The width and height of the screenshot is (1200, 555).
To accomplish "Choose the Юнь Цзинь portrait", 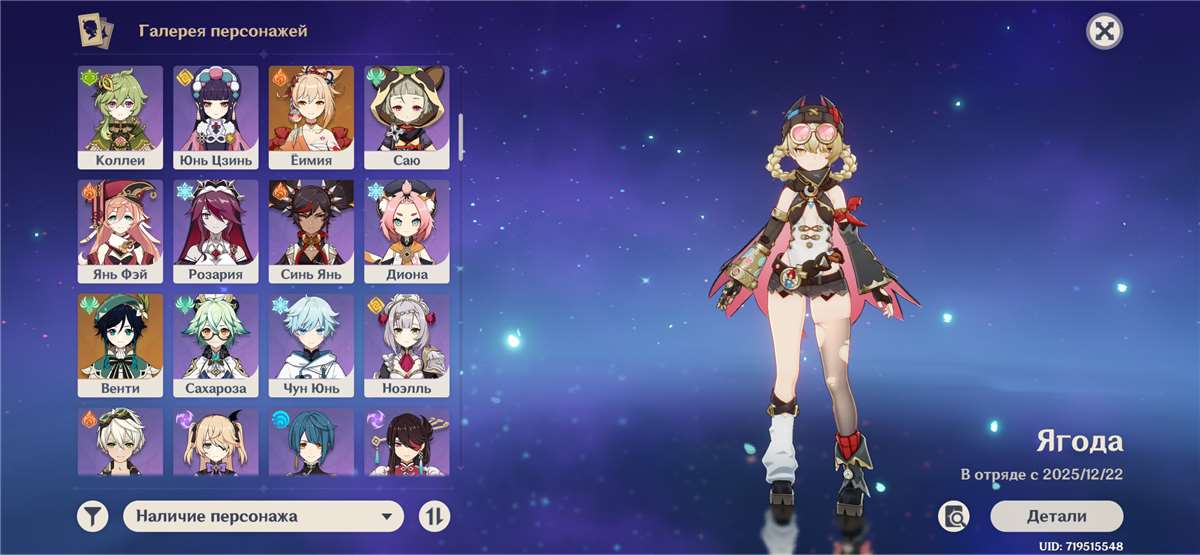I will click(215, 117).
